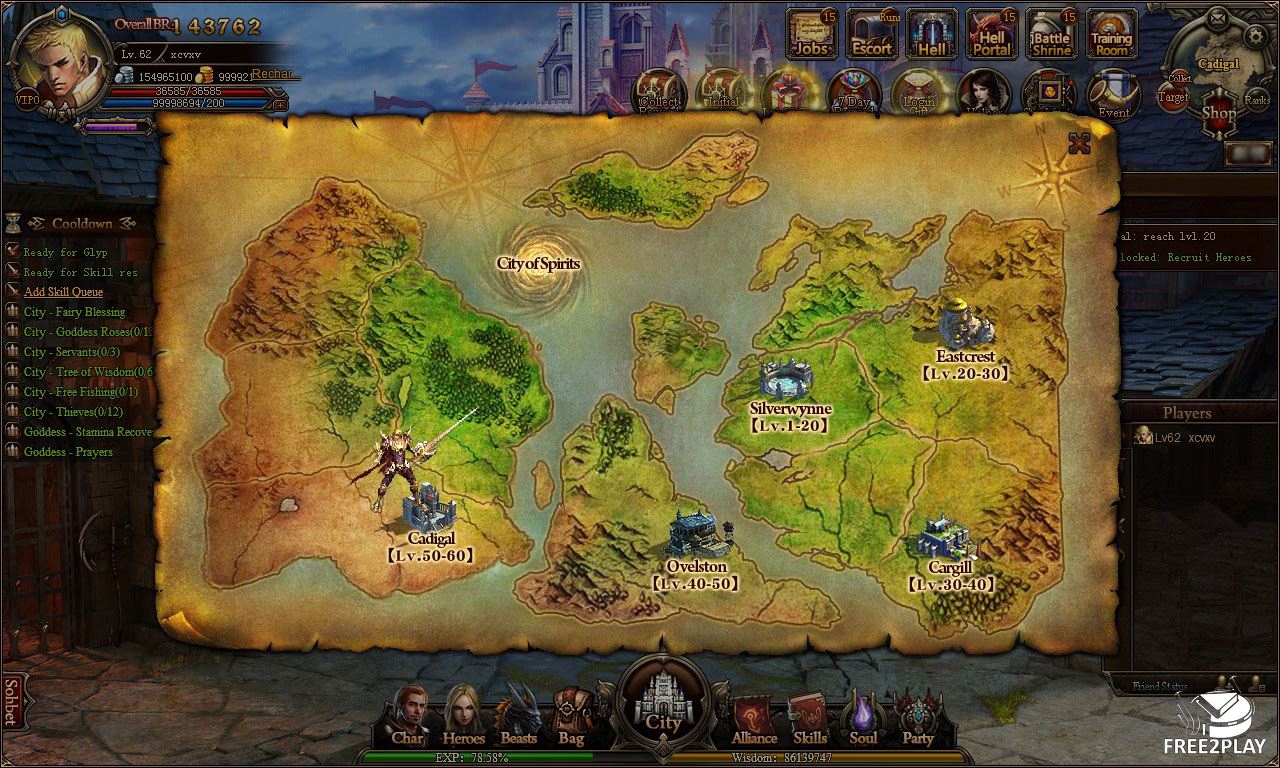Click the central City button

coord(664,701)
